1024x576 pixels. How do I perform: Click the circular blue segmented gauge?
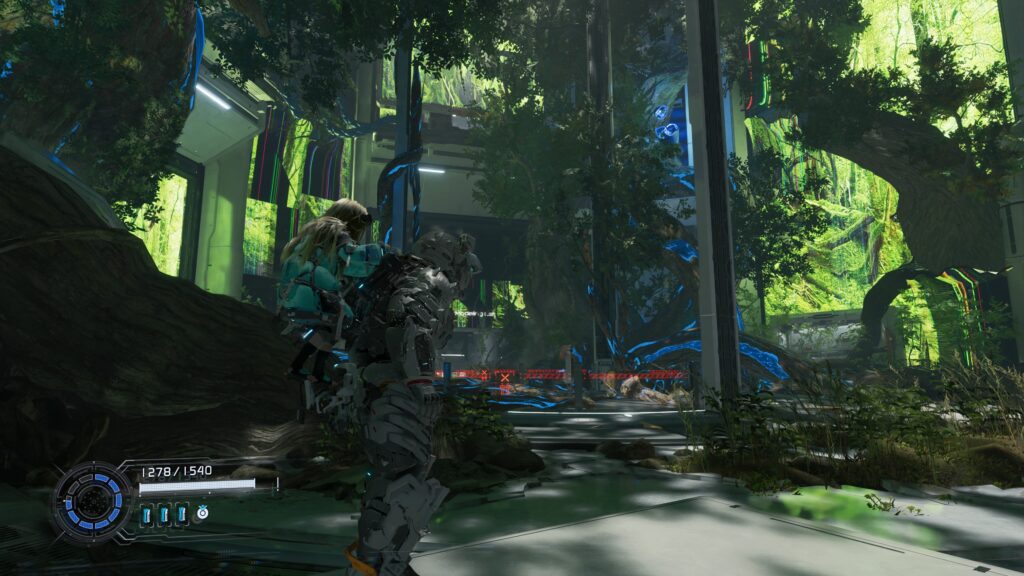[92, 500]
